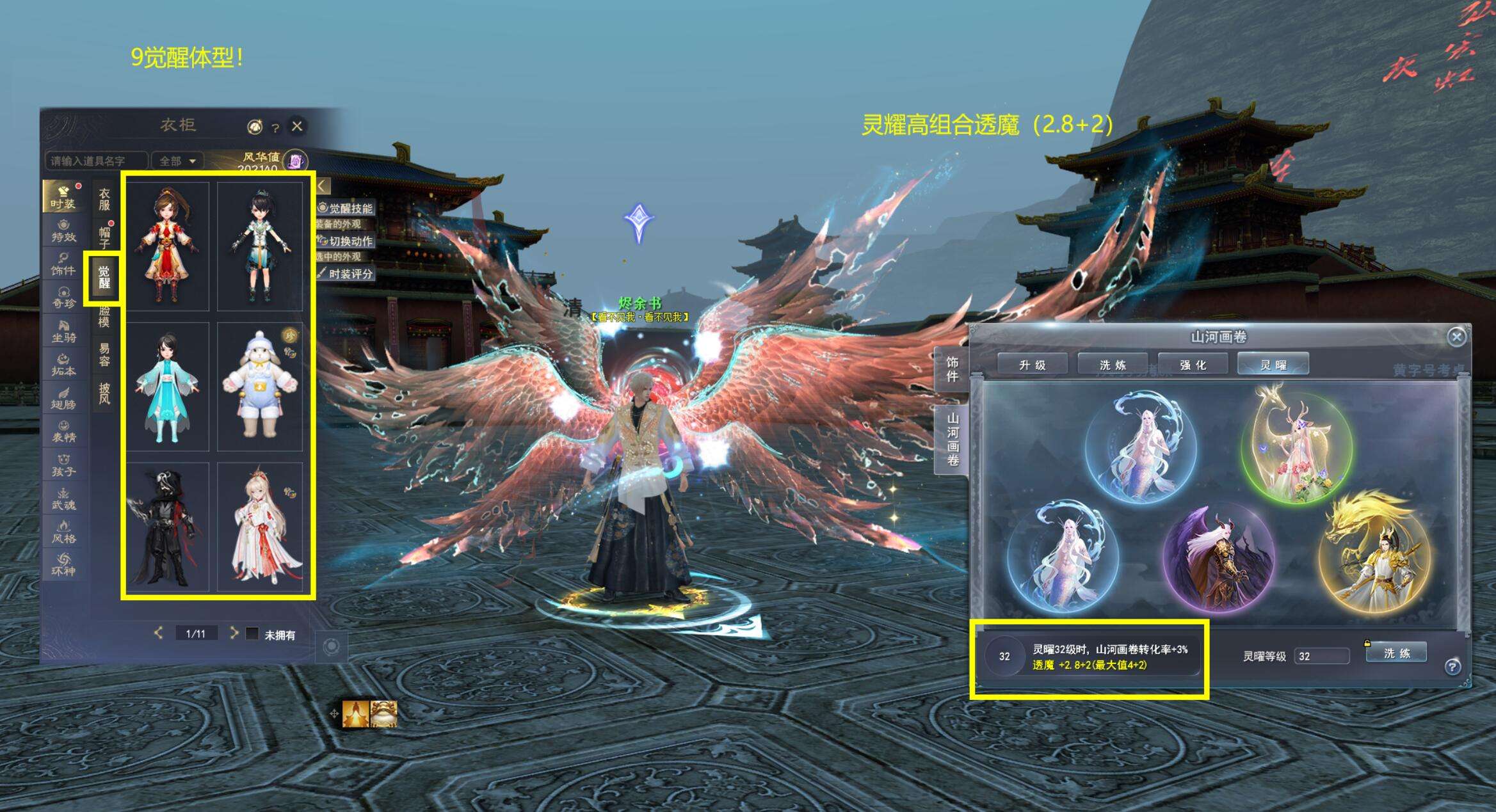The height and width of the screenshot is (812, 1496).
Task: Choose the 翅膀 wings category
Action: click(x=63, y=397)
